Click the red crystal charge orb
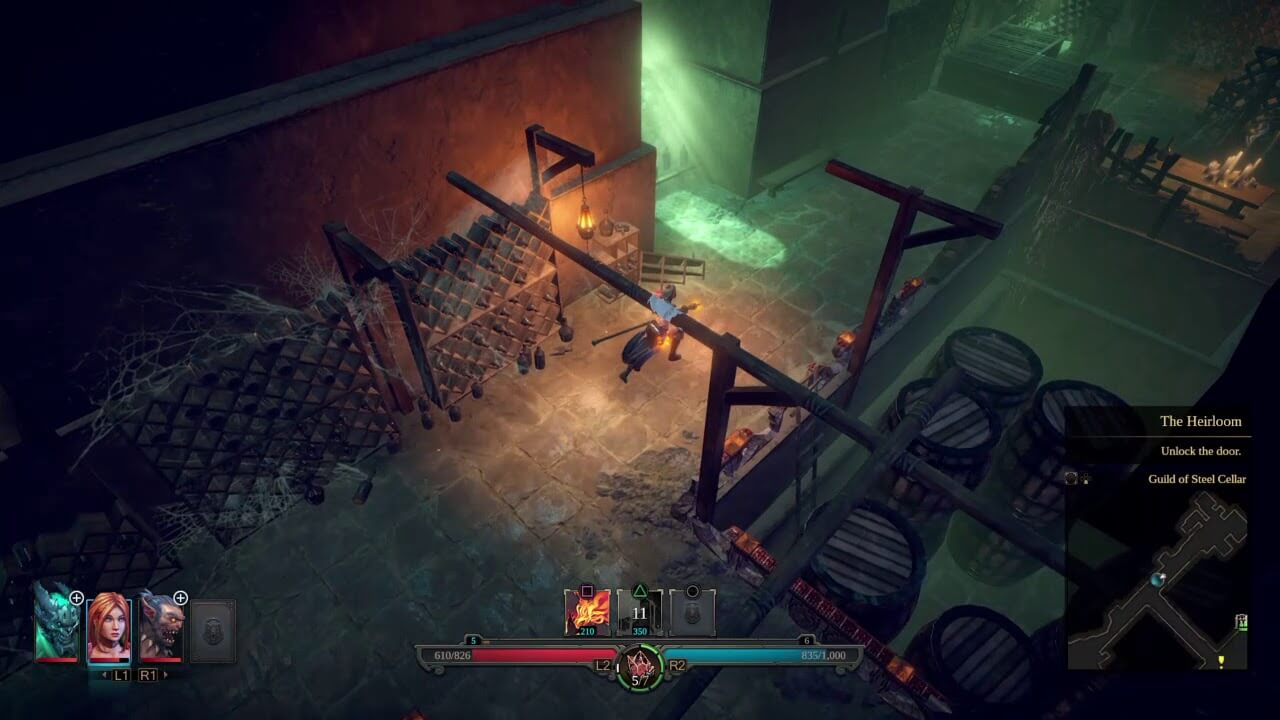1280x720 pixels. 640,665
